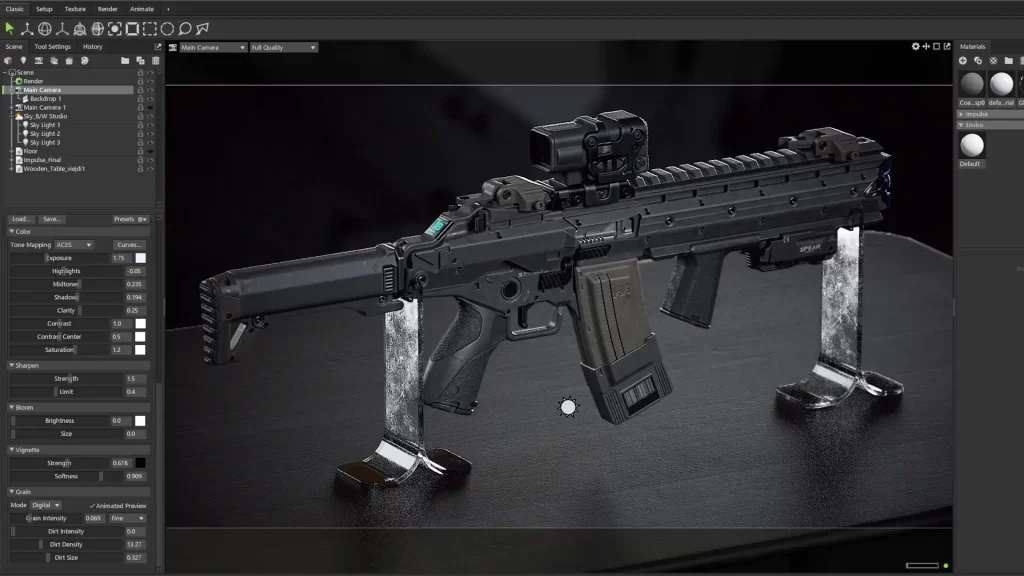Switch to the Texture workspace tab
The width and height of the screenshot is (1024, 576).
pyautogui.click(x=75, y=9)
